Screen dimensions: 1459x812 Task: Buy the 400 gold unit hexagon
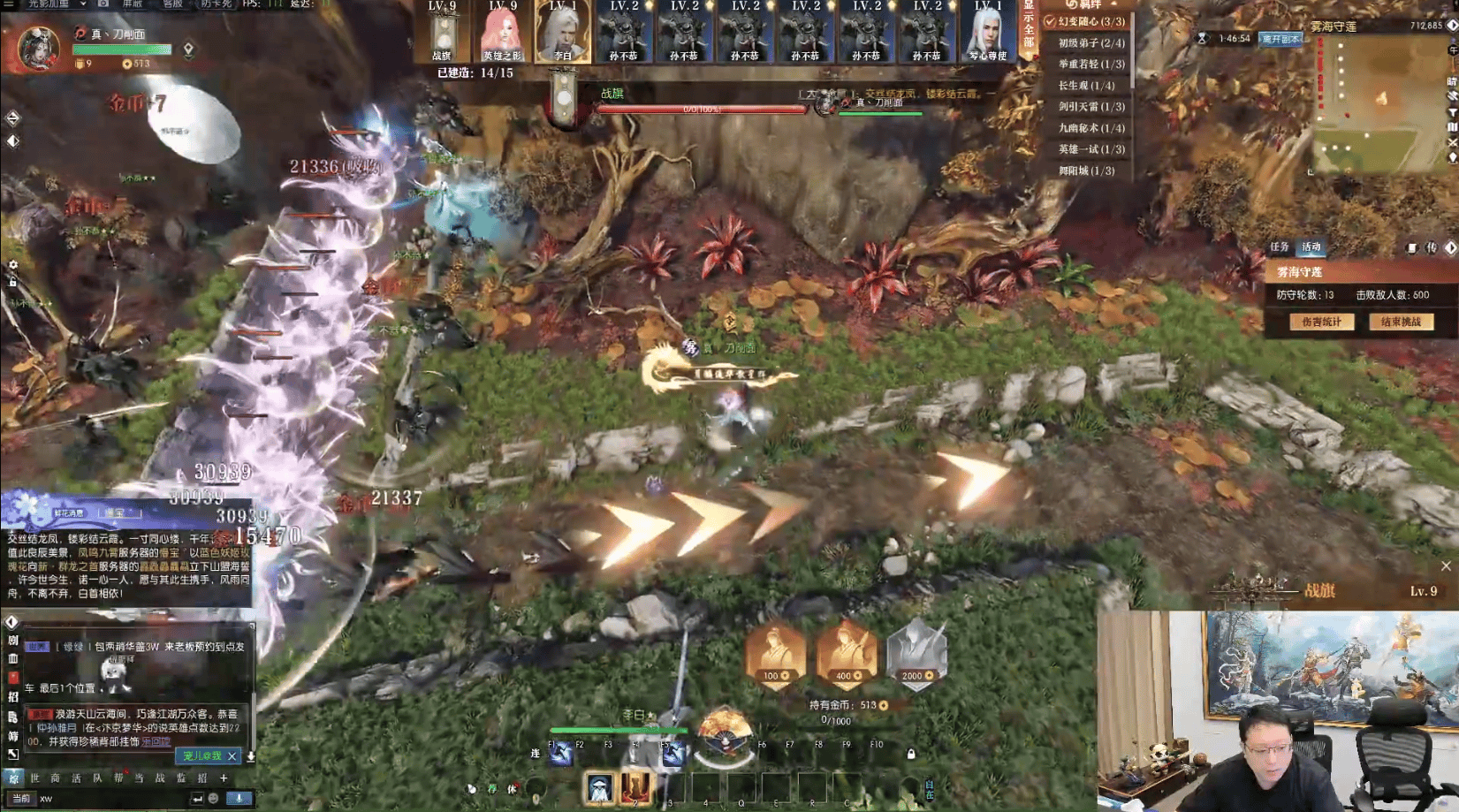coord(846,654)
